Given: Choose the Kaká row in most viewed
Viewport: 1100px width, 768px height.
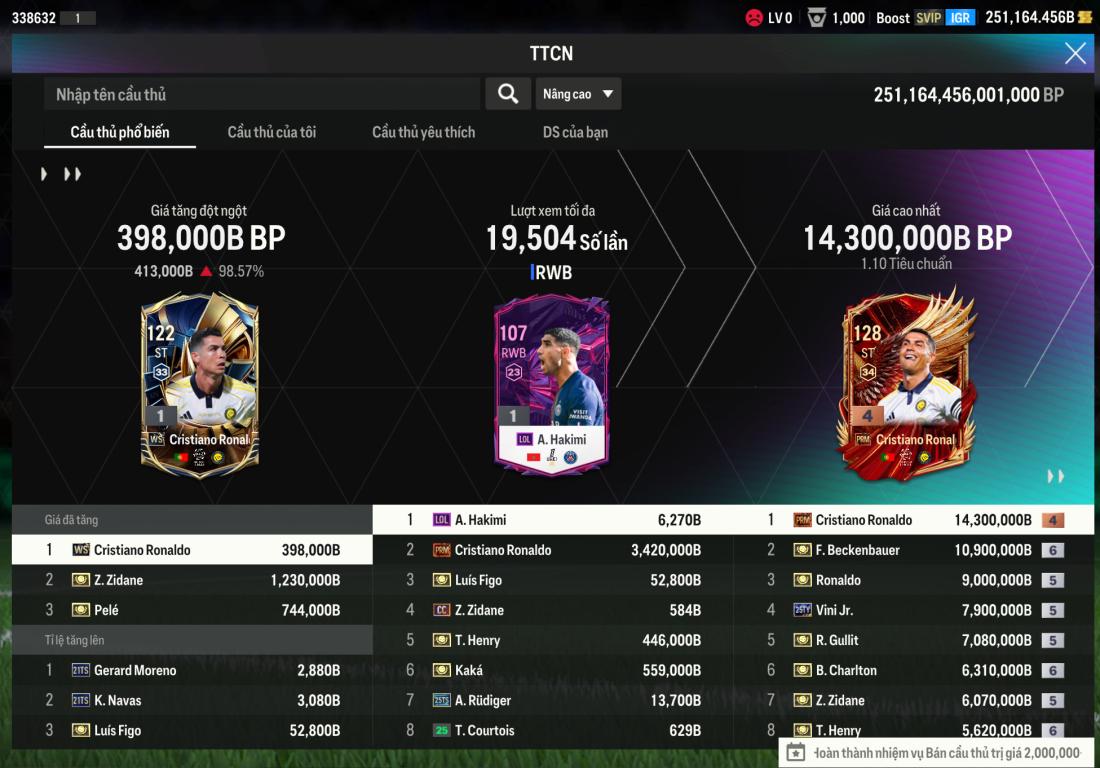Looking at the screenshot, I should [552, 670].
